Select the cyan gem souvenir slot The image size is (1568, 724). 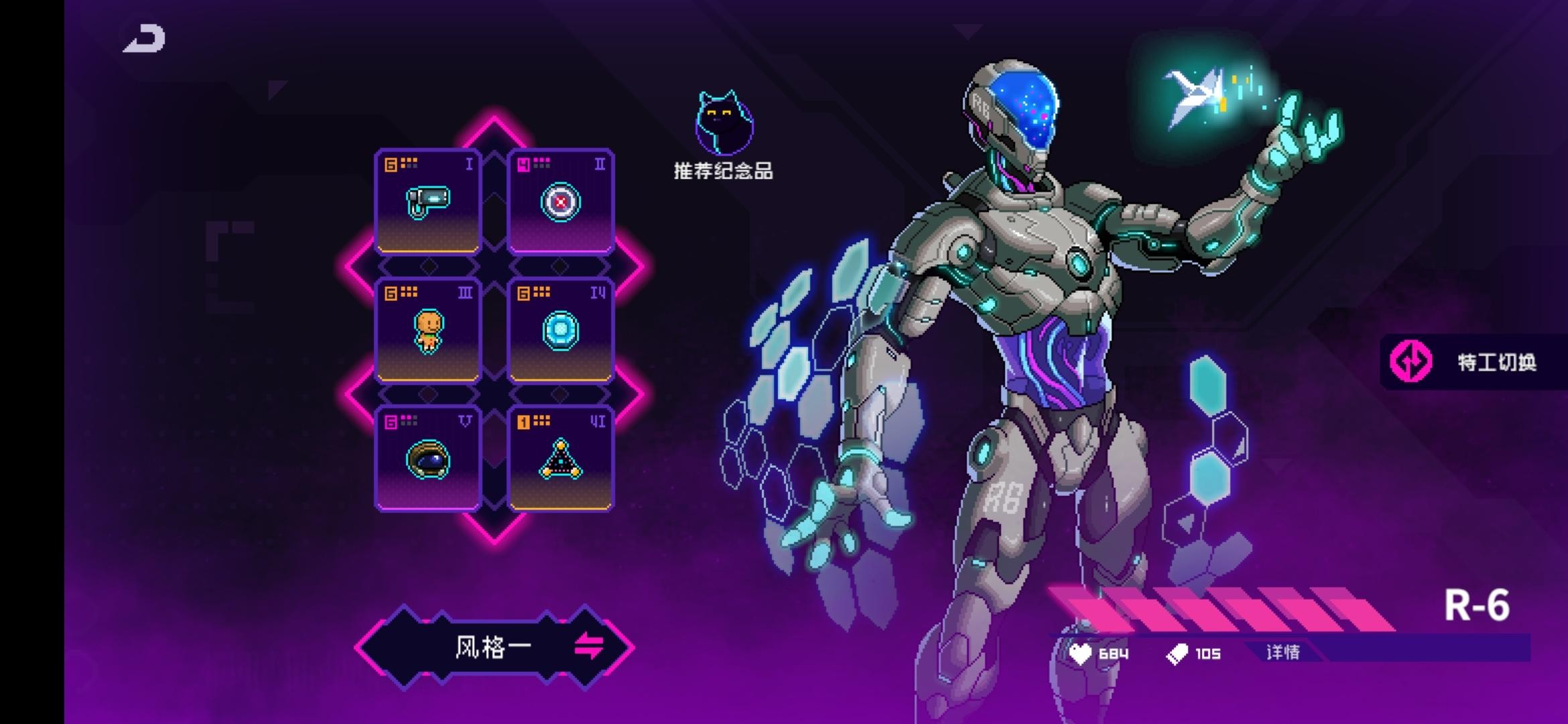tap(560, 330)
